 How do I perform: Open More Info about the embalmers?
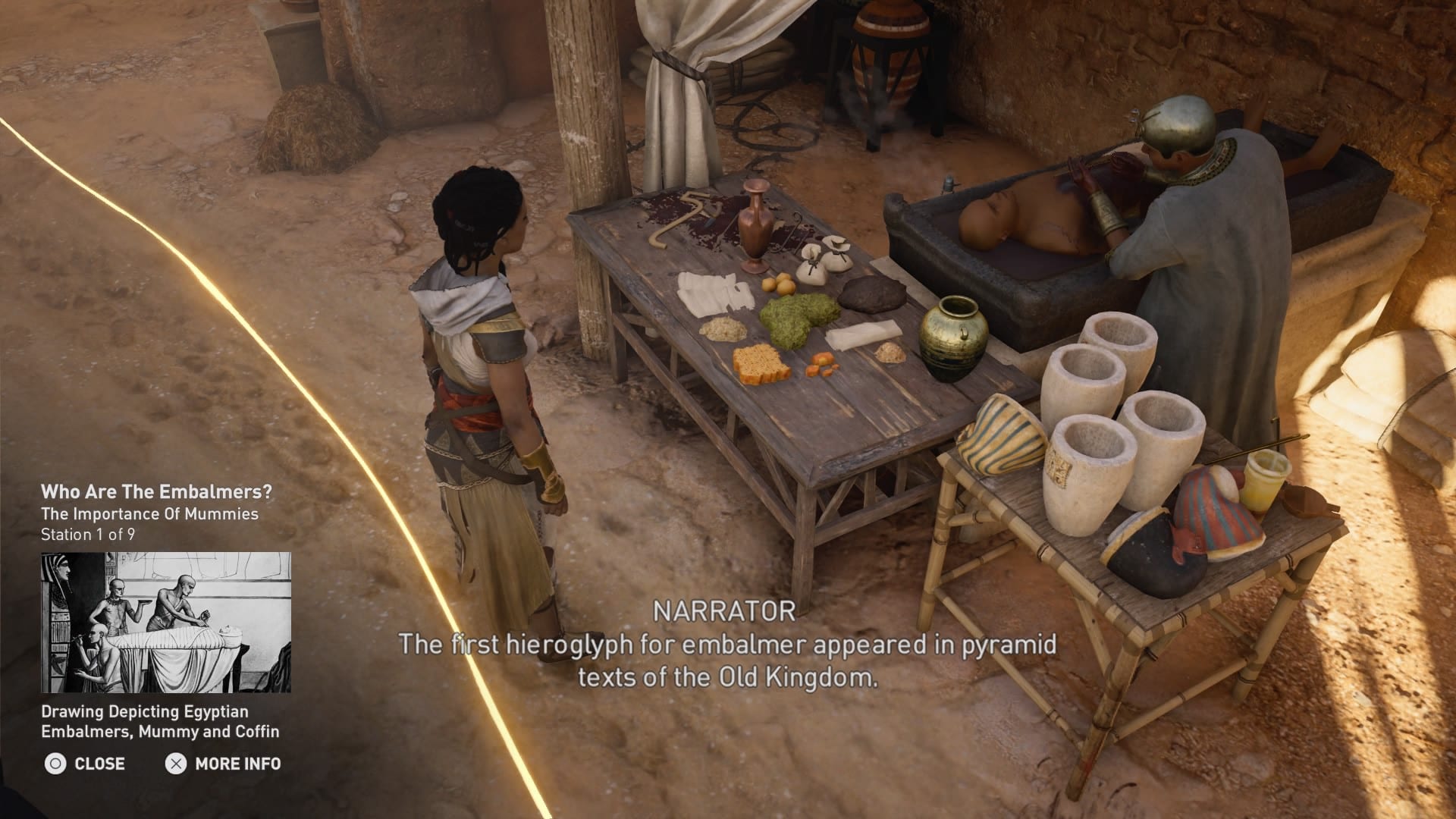(x=223, y=764)
